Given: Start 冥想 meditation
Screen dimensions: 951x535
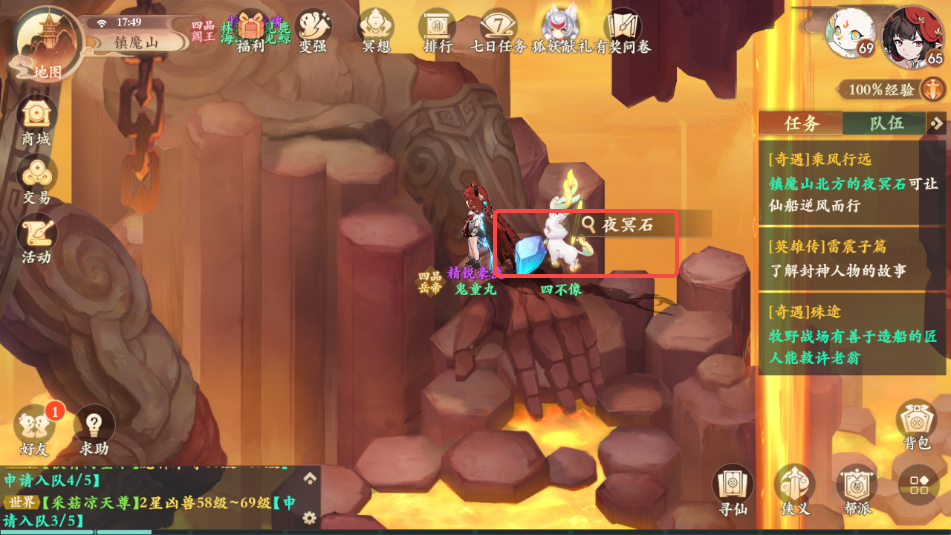Looking at the screenshot, I should 376,32.
